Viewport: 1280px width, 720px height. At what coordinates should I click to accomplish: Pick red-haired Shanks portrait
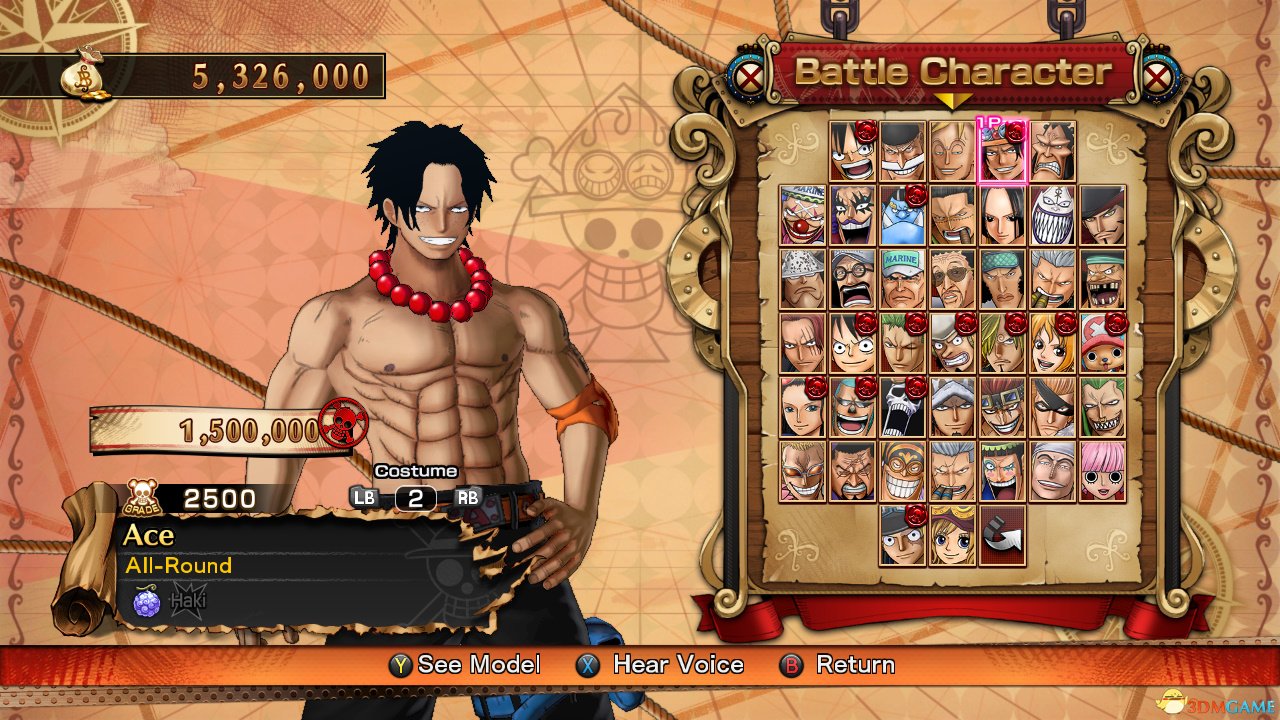(x=803, y=342)
